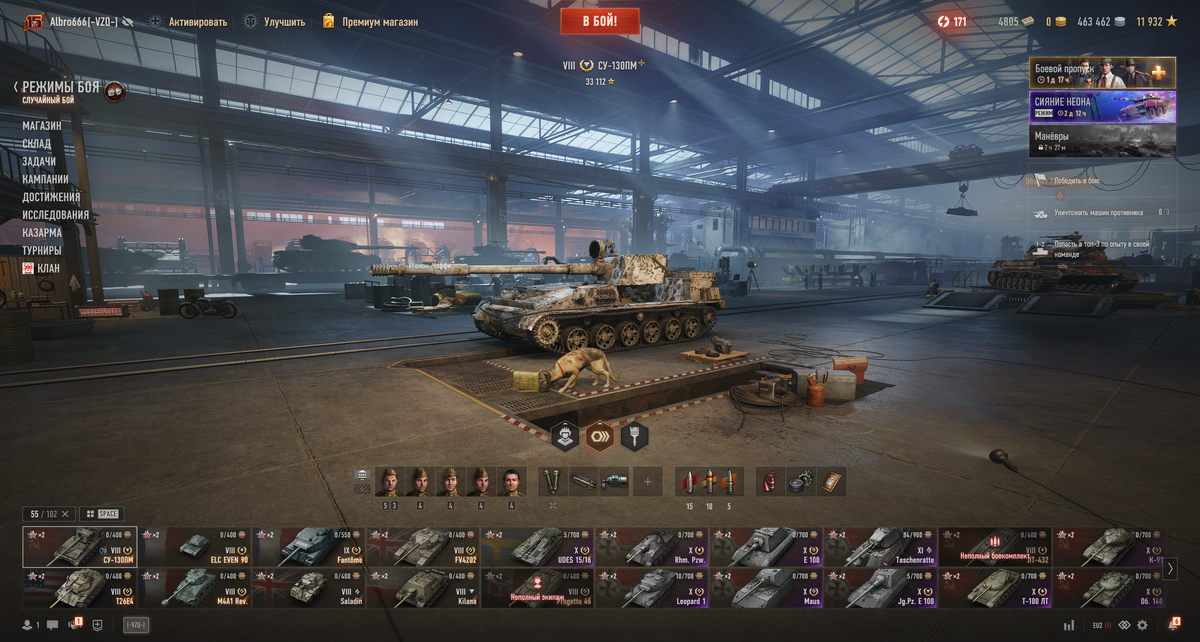Open «РЕЖИМЫ БОЯ» battle mode selector

tap(60, 88)
